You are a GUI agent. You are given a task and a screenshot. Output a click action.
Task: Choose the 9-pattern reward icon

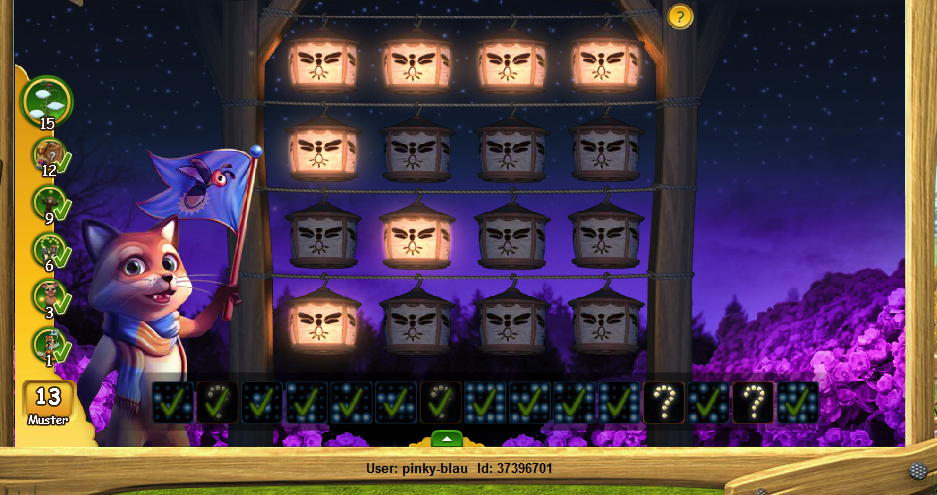[x=47, y=203]
